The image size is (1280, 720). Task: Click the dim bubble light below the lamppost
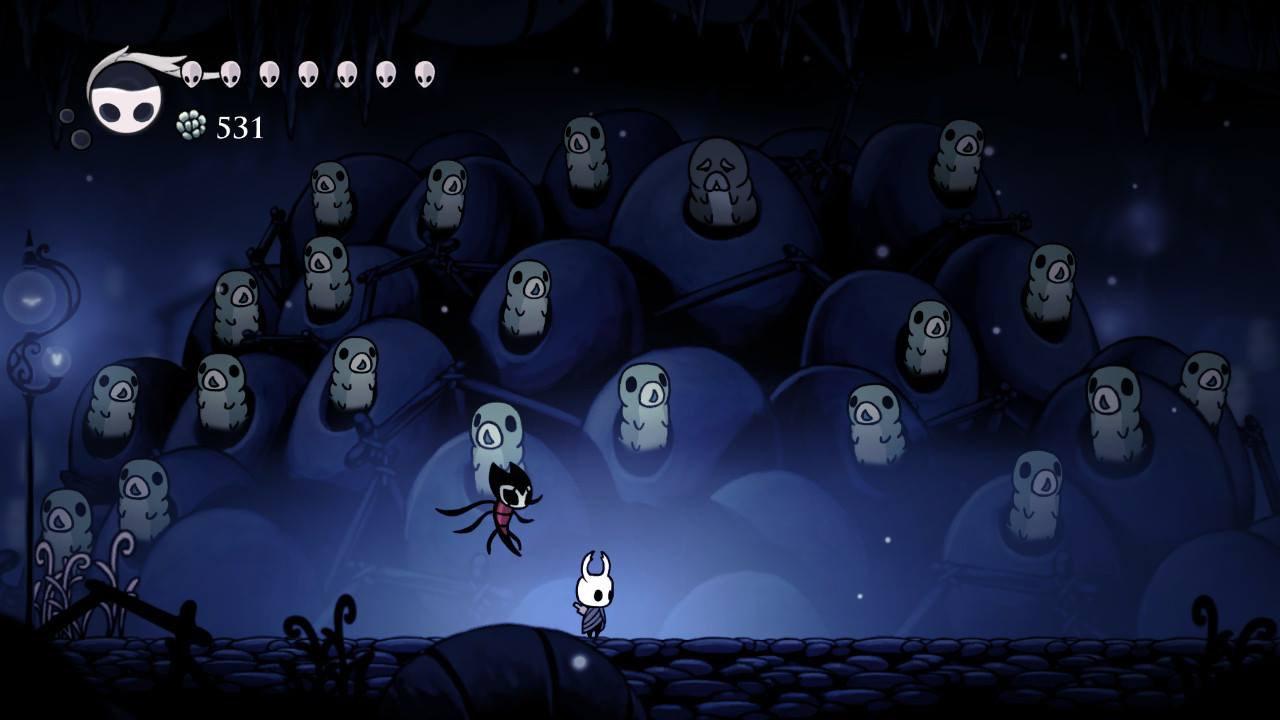(x=57, y=358)
